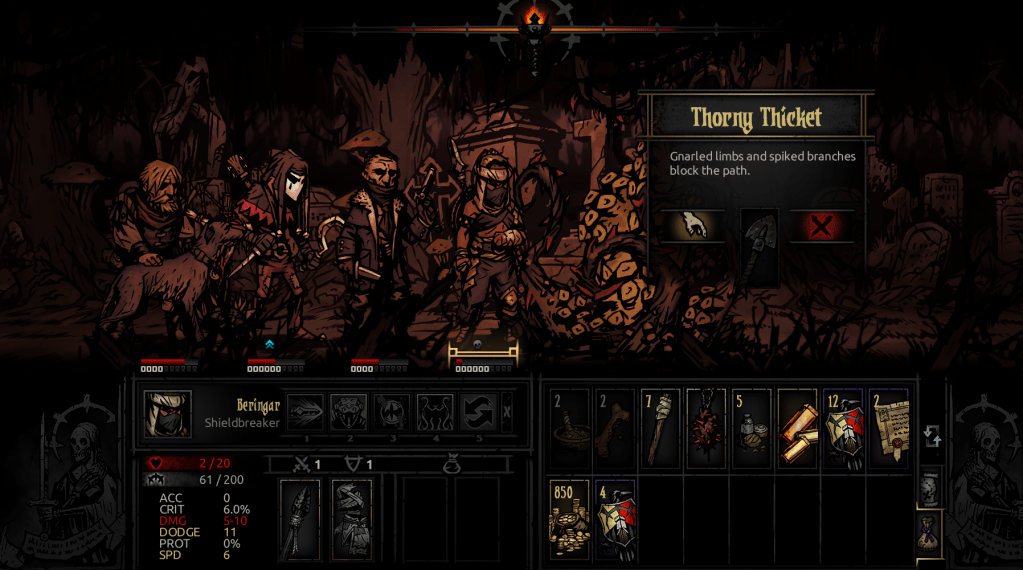Viewport: 1023px width, 570px height.
Task: Choose the serpent head skill
Action: (349, 412)
